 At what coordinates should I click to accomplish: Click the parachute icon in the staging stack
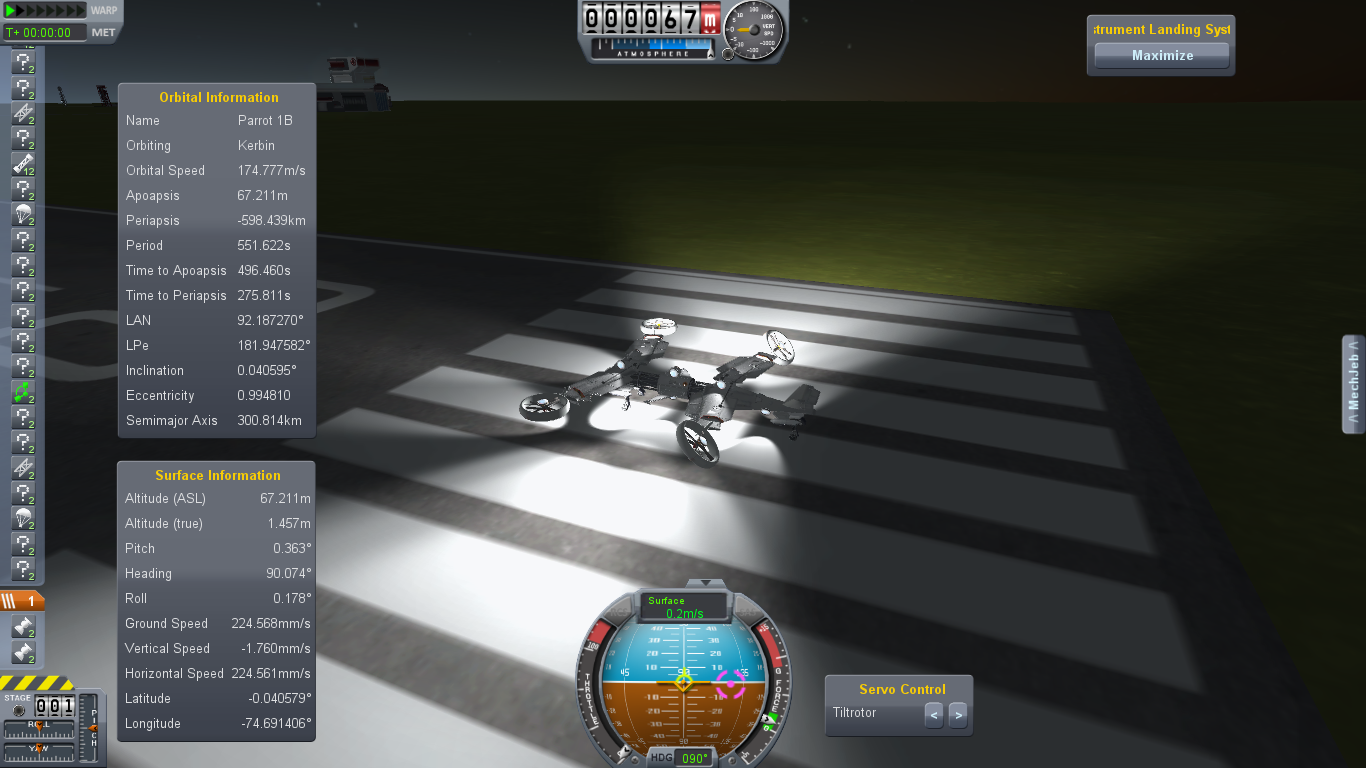24,214
